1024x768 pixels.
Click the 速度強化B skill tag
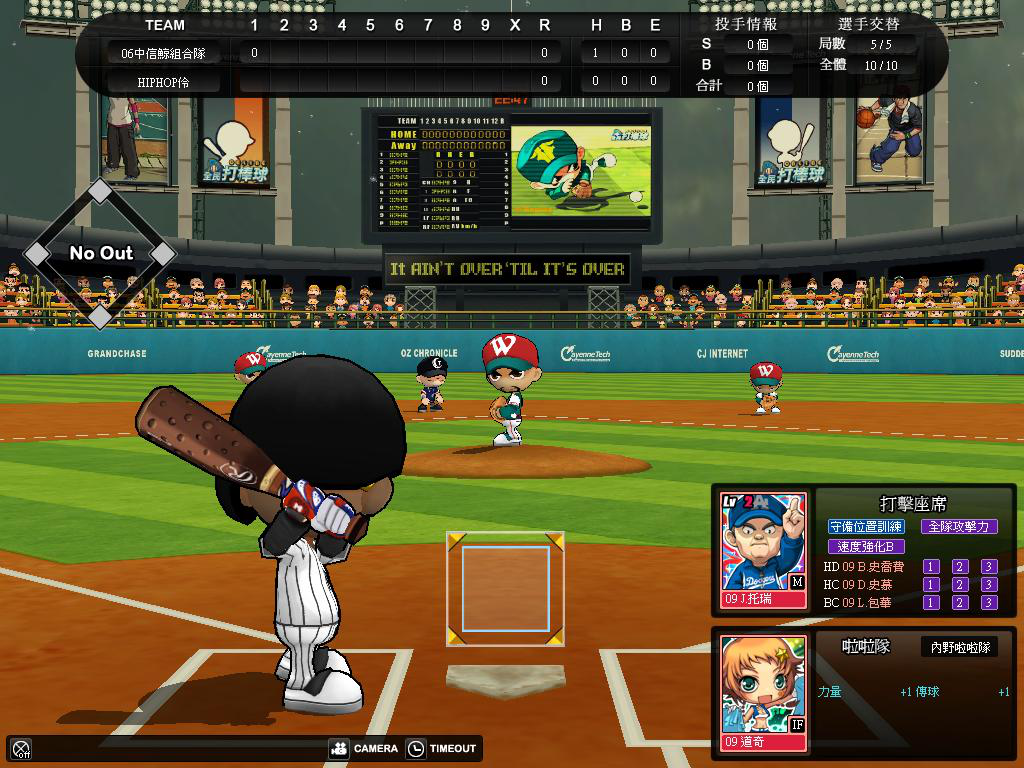pyautogui.click(x=866, y=547)
